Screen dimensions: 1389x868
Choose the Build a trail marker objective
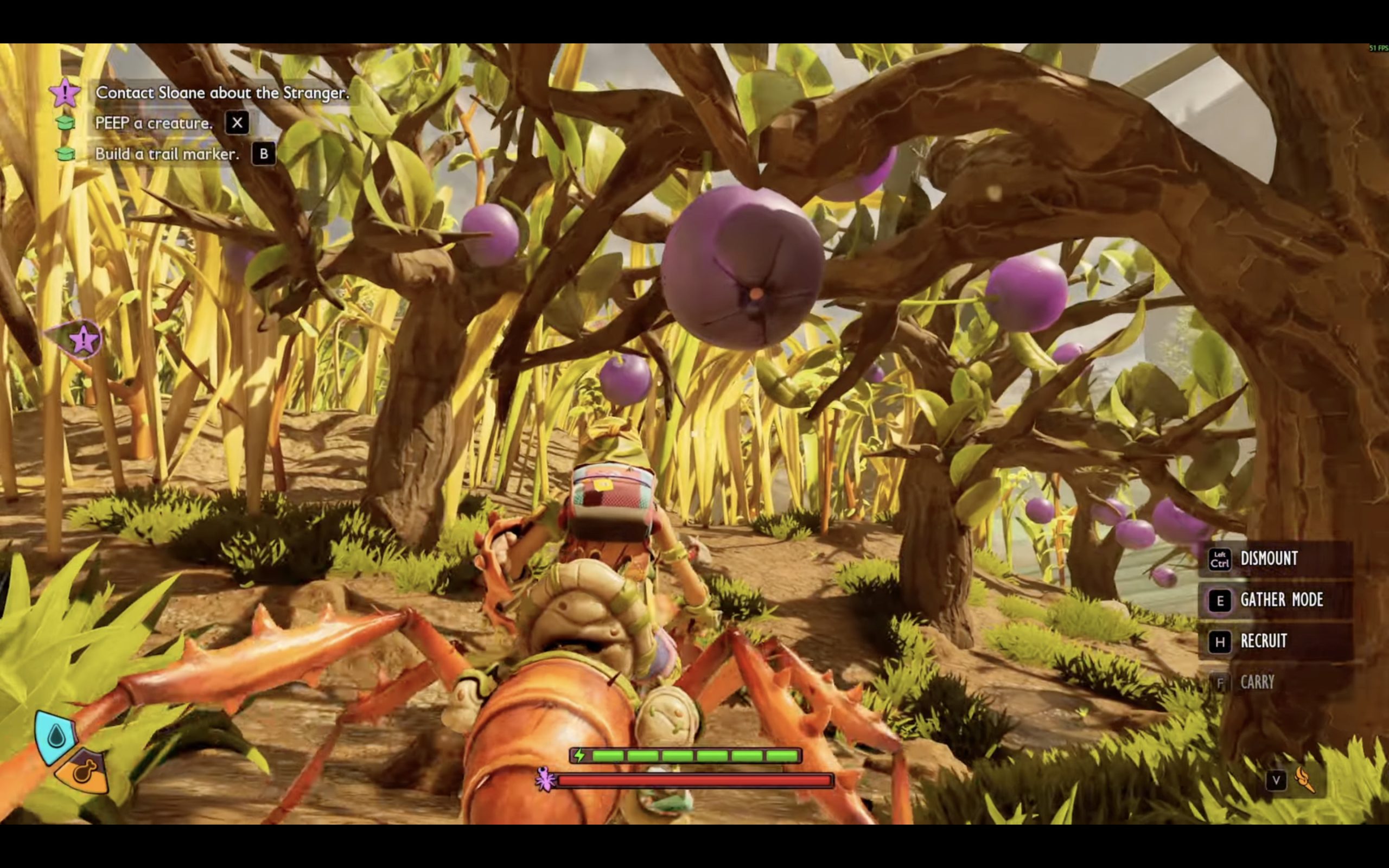[167, 154]
